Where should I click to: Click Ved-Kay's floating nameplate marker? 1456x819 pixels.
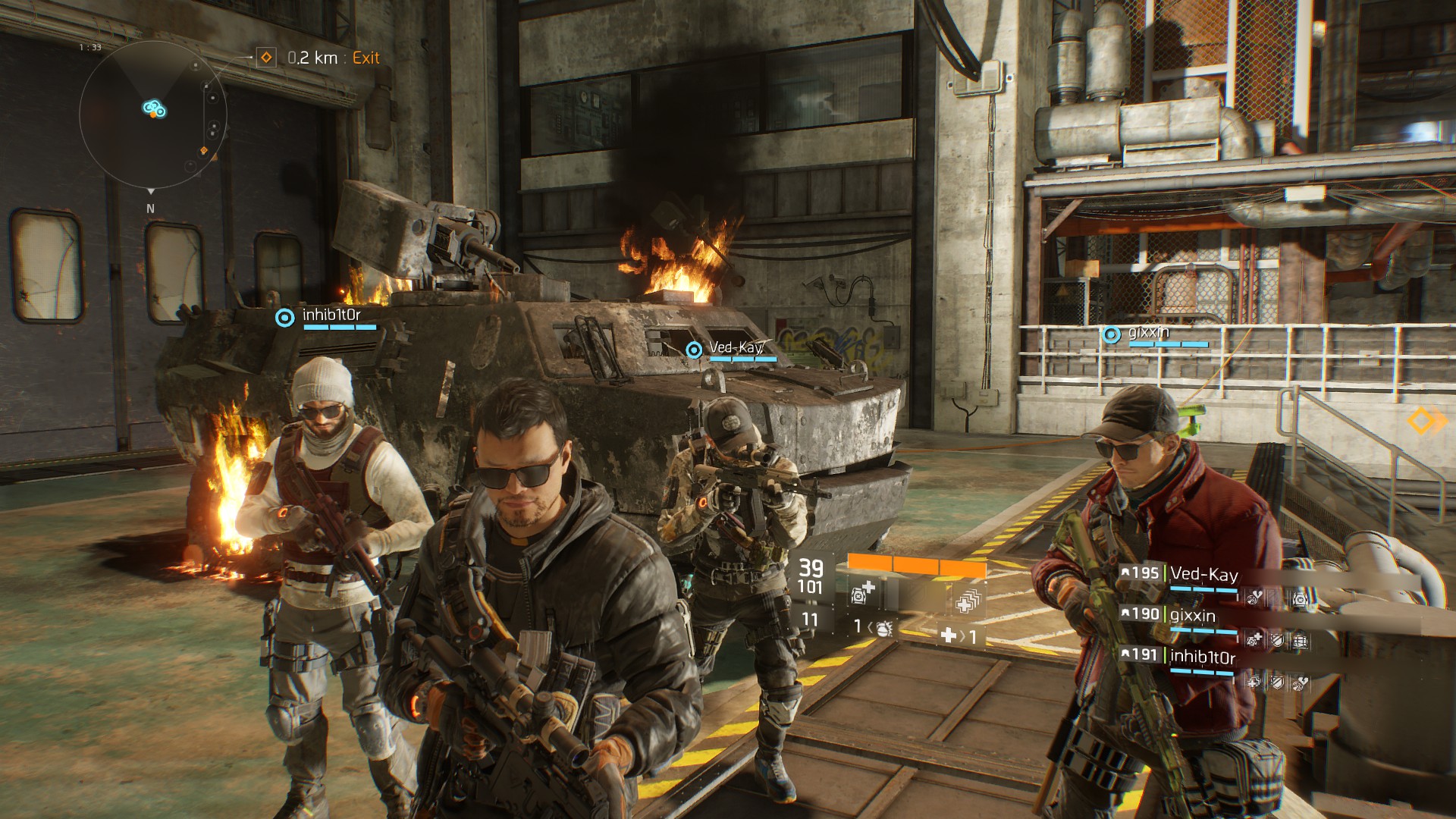(694, 350)
